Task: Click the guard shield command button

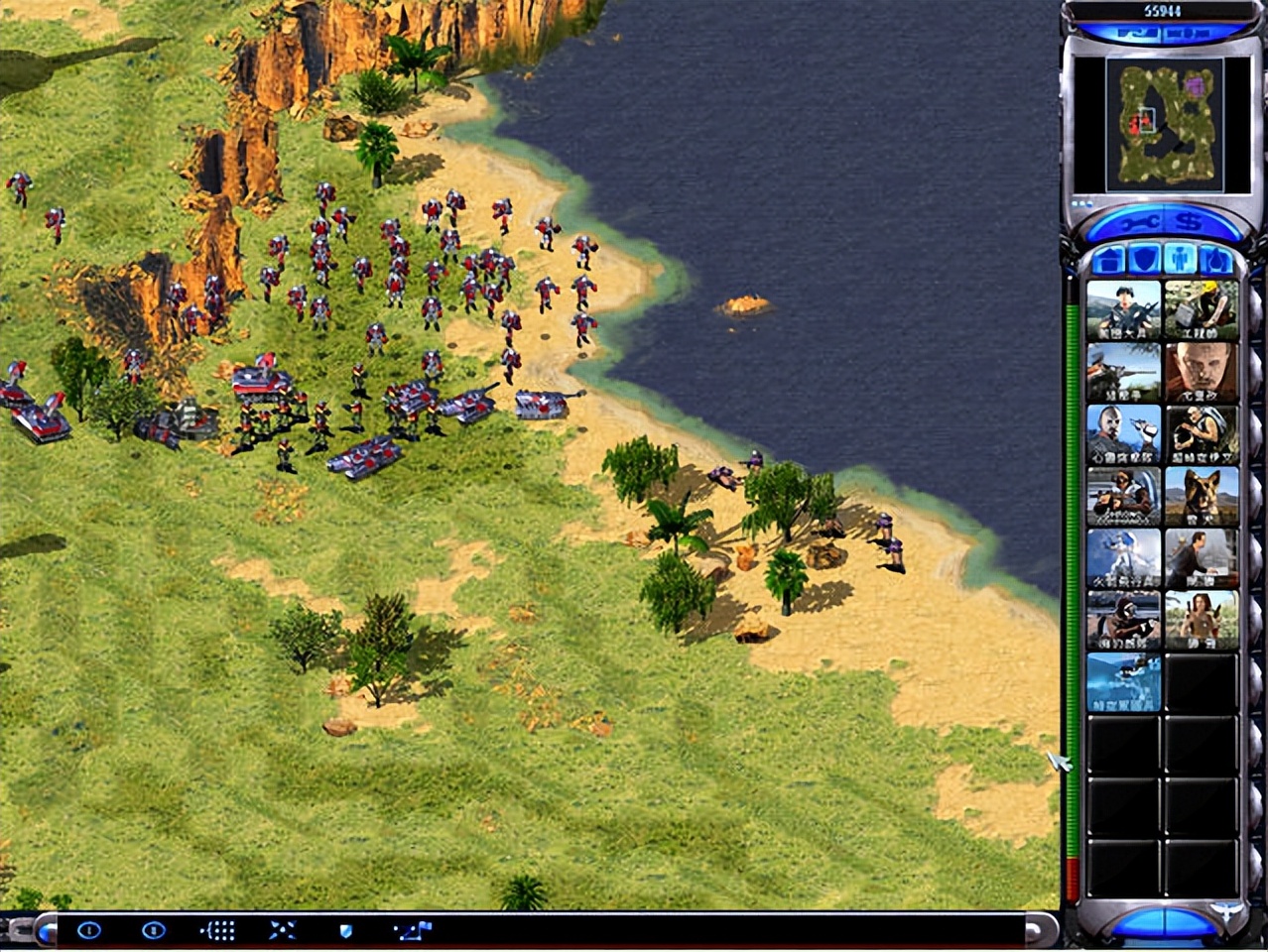Action: 345,930
